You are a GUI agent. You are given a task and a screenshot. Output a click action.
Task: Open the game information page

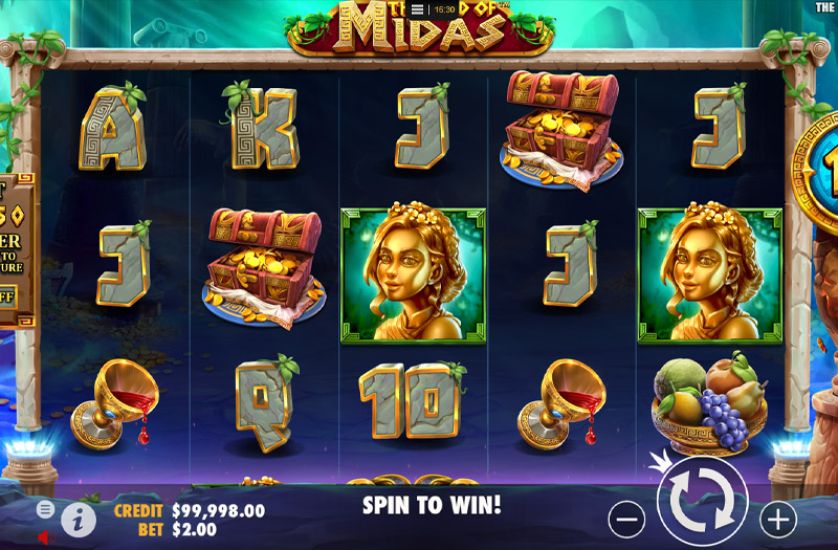pyautogui.click(x=78, y=517)
